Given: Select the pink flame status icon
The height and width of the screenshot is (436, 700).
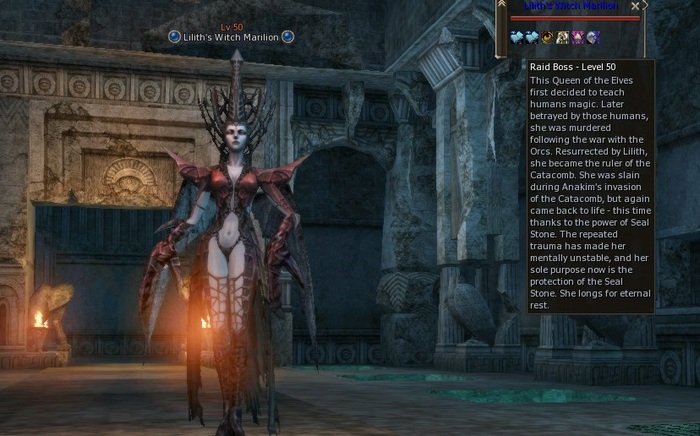Looking at the screenshot, I should click(577, 37).
